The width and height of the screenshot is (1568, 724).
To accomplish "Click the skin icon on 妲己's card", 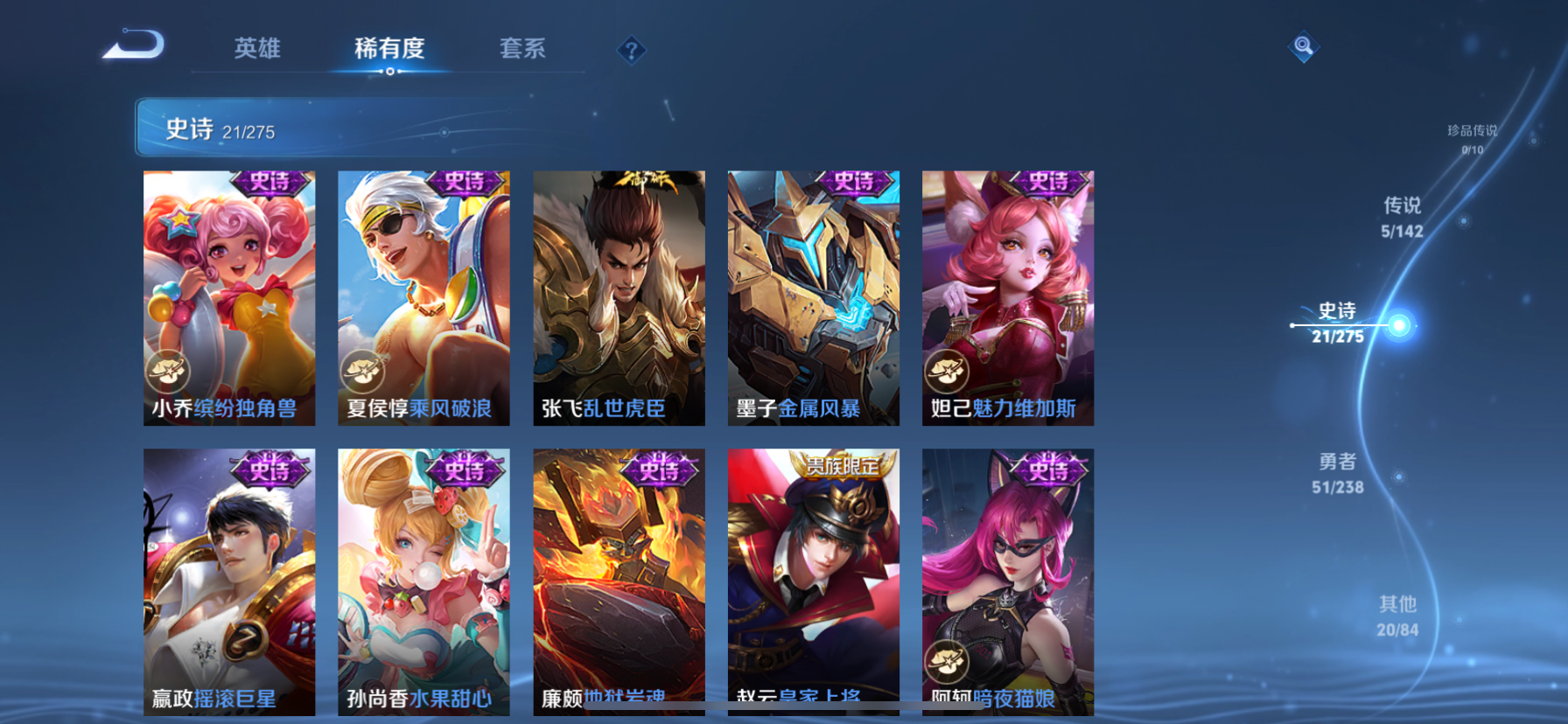I will click(948, 371).
